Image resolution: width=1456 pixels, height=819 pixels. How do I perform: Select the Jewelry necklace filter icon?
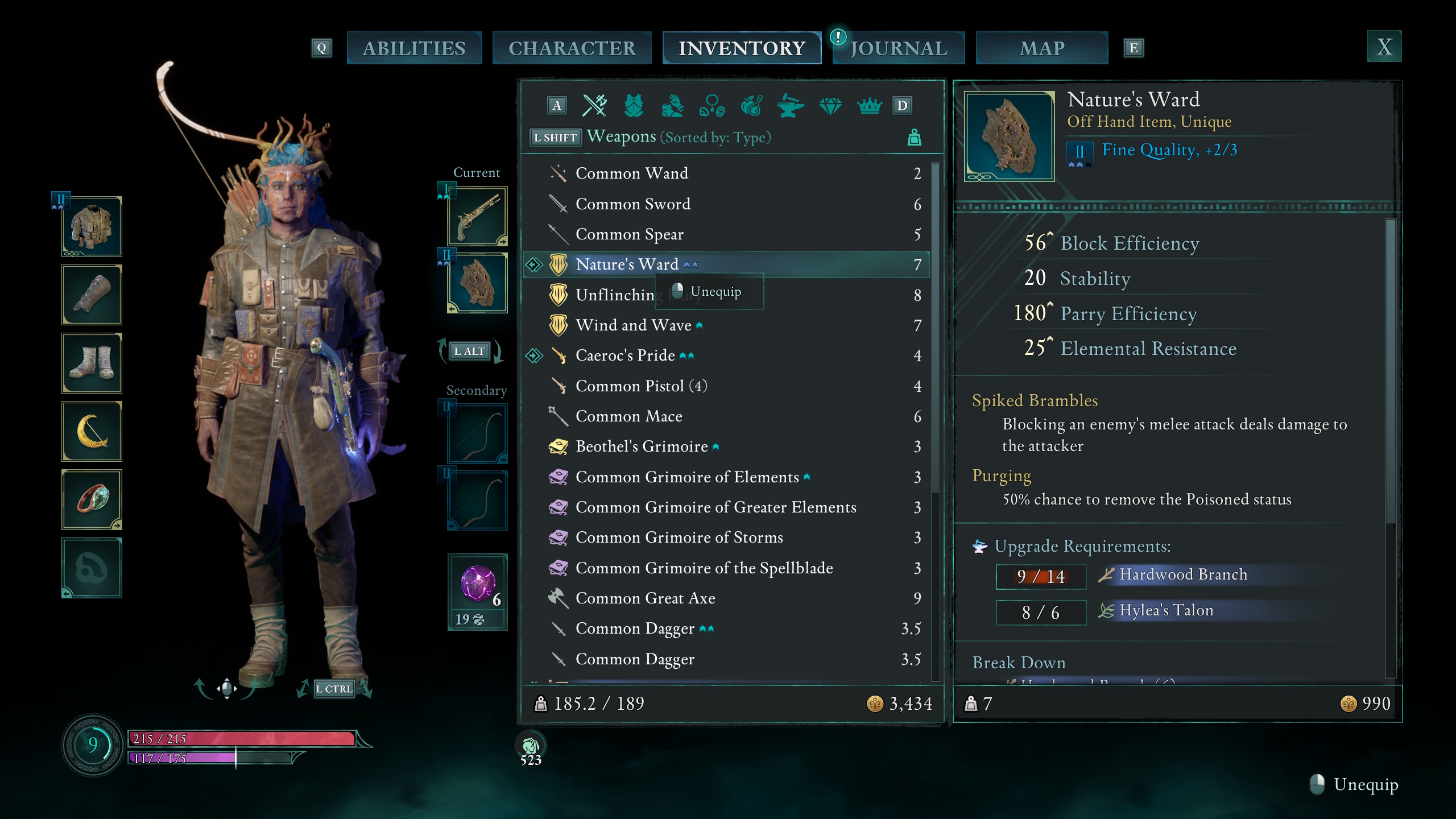[712, 106]
